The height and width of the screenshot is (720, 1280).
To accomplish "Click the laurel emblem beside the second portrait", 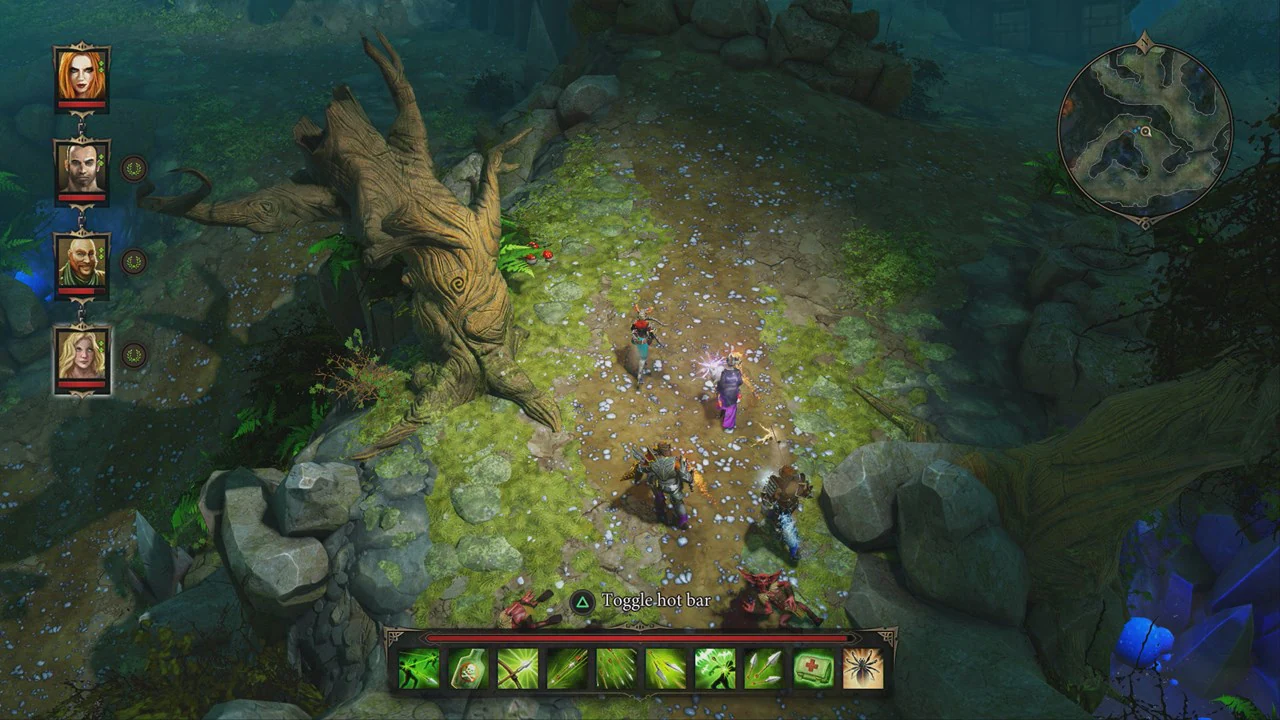I will 135,168.
